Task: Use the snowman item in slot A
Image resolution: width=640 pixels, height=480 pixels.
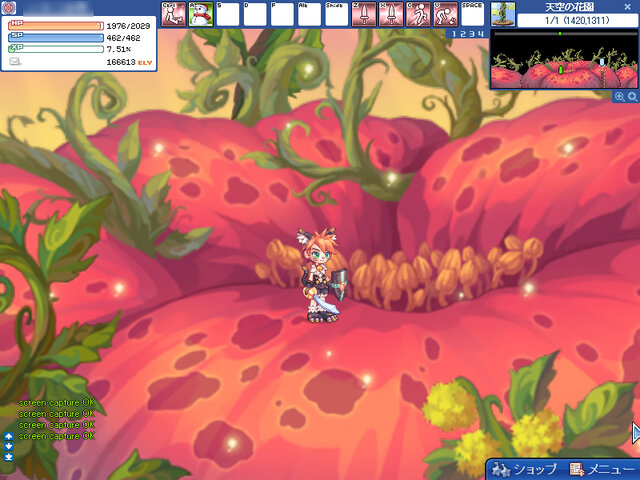Action: 201,14
